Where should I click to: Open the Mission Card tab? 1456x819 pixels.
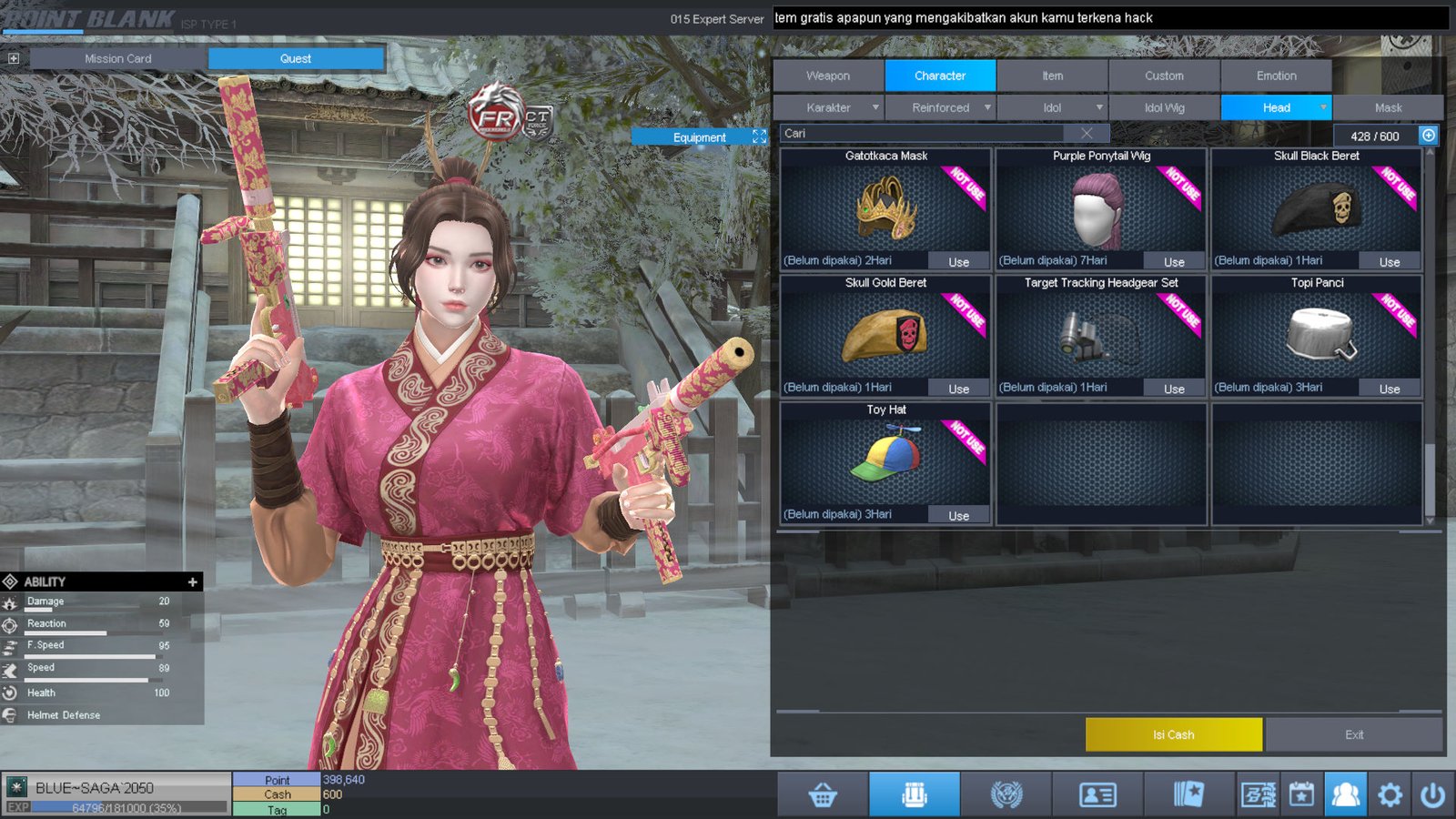click(x=118, y=58)
